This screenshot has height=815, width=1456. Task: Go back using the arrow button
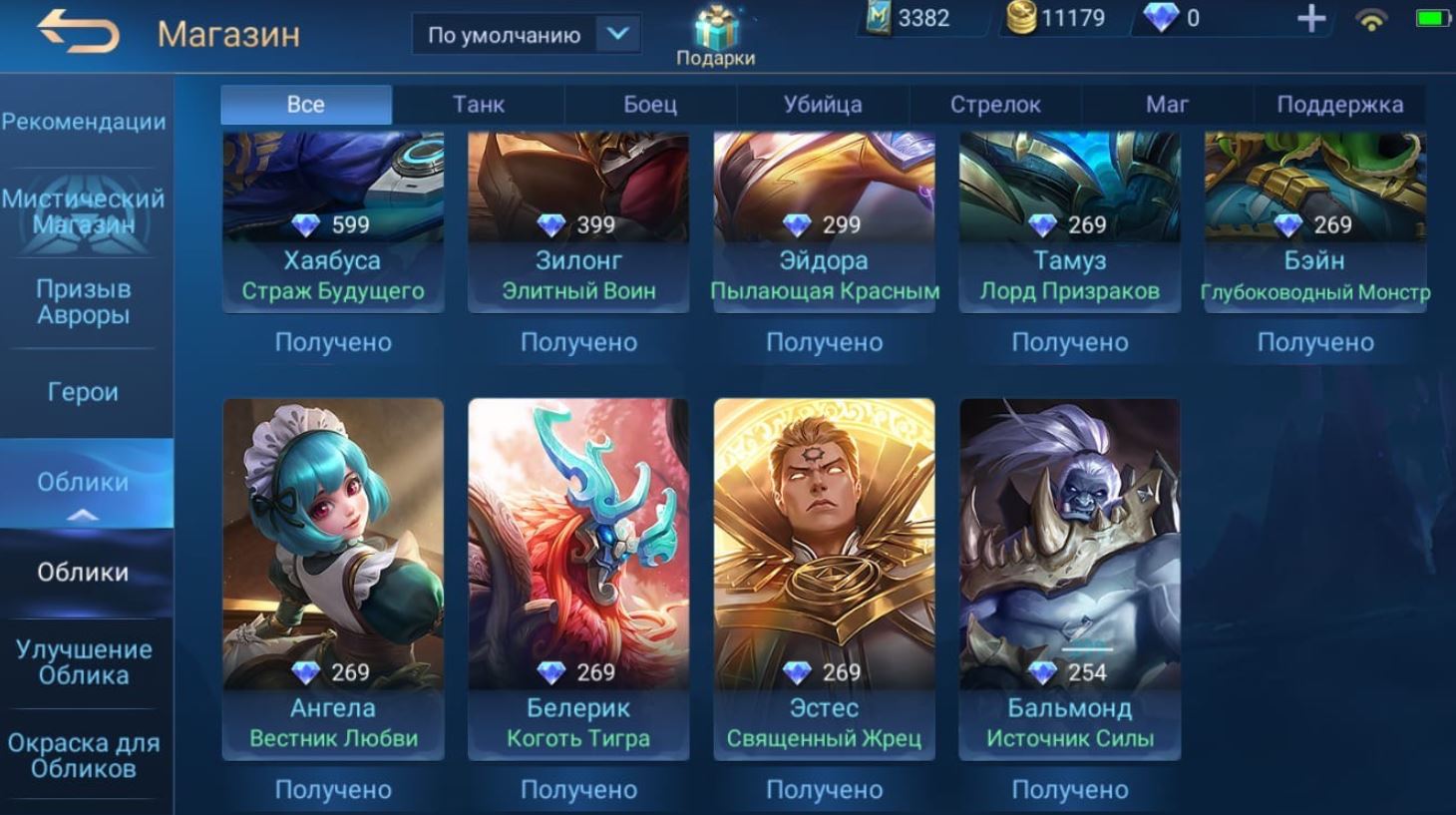[x=78, y=33]
